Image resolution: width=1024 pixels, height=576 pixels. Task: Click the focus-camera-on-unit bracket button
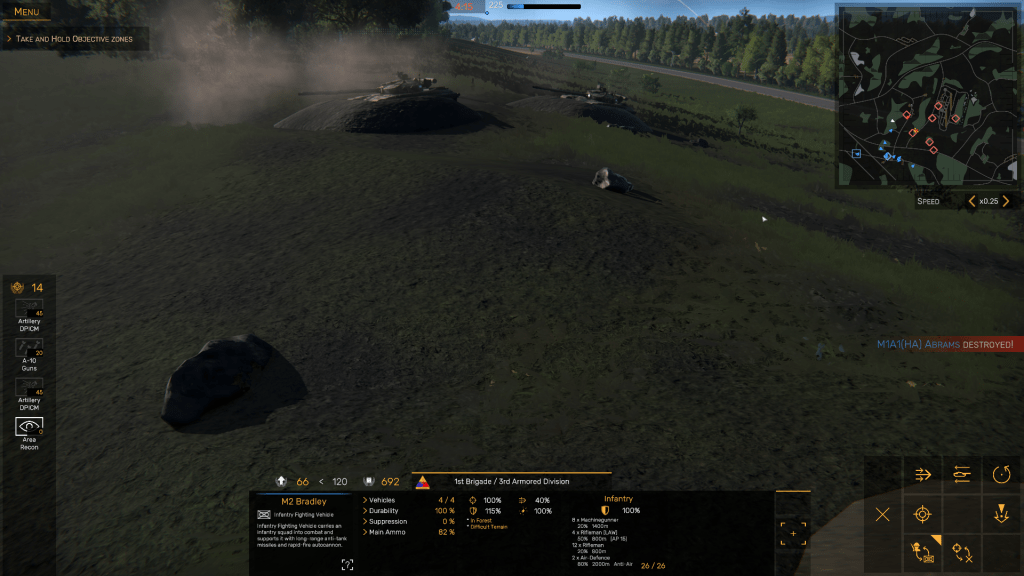(x=793, y=534)
